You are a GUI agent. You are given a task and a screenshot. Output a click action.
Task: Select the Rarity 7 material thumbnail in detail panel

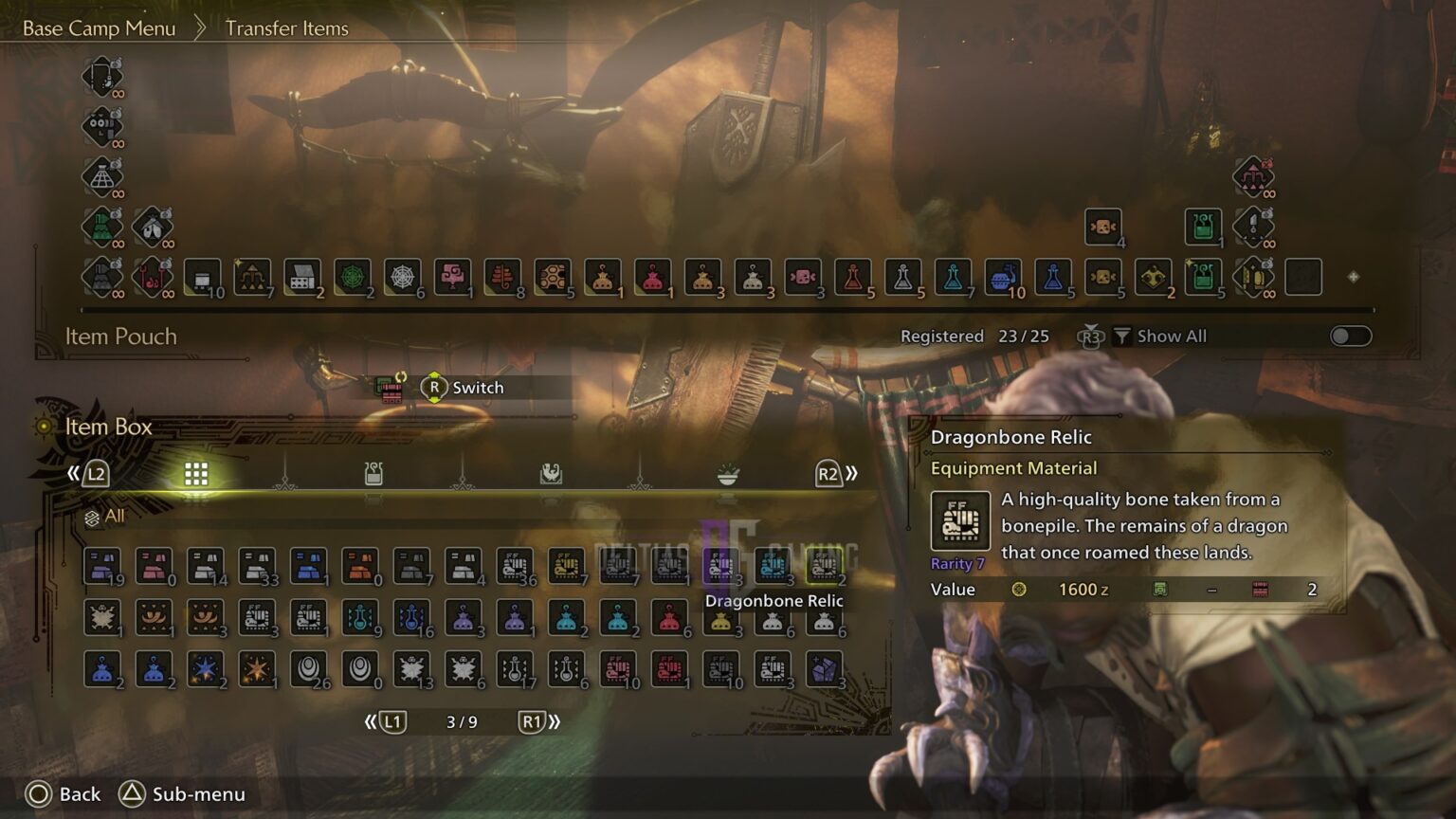(x=960, y=520)
